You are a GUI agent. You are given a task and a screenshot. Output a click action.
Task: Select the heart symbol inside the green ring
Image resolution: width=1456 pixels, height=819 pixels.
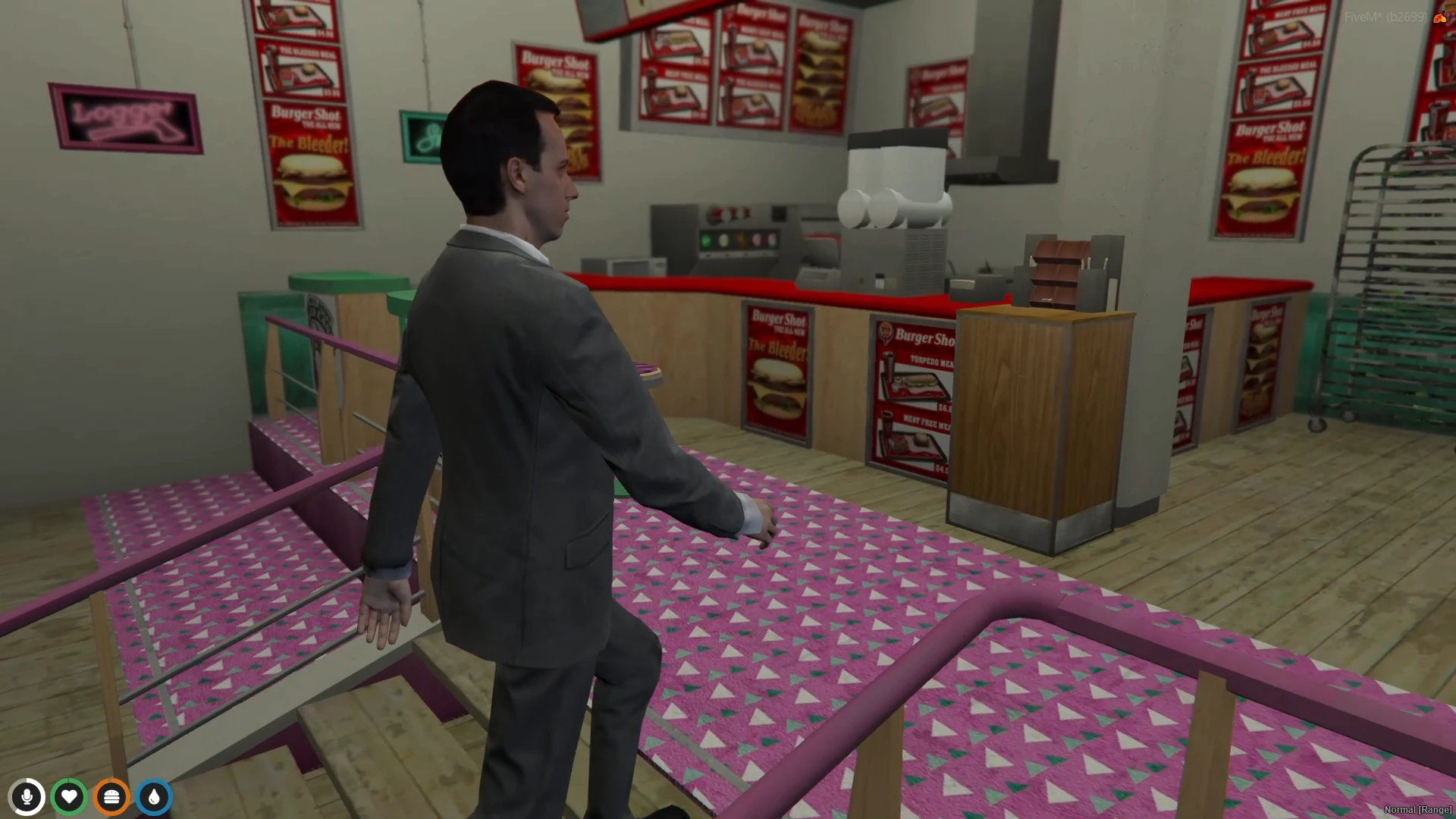69,797
